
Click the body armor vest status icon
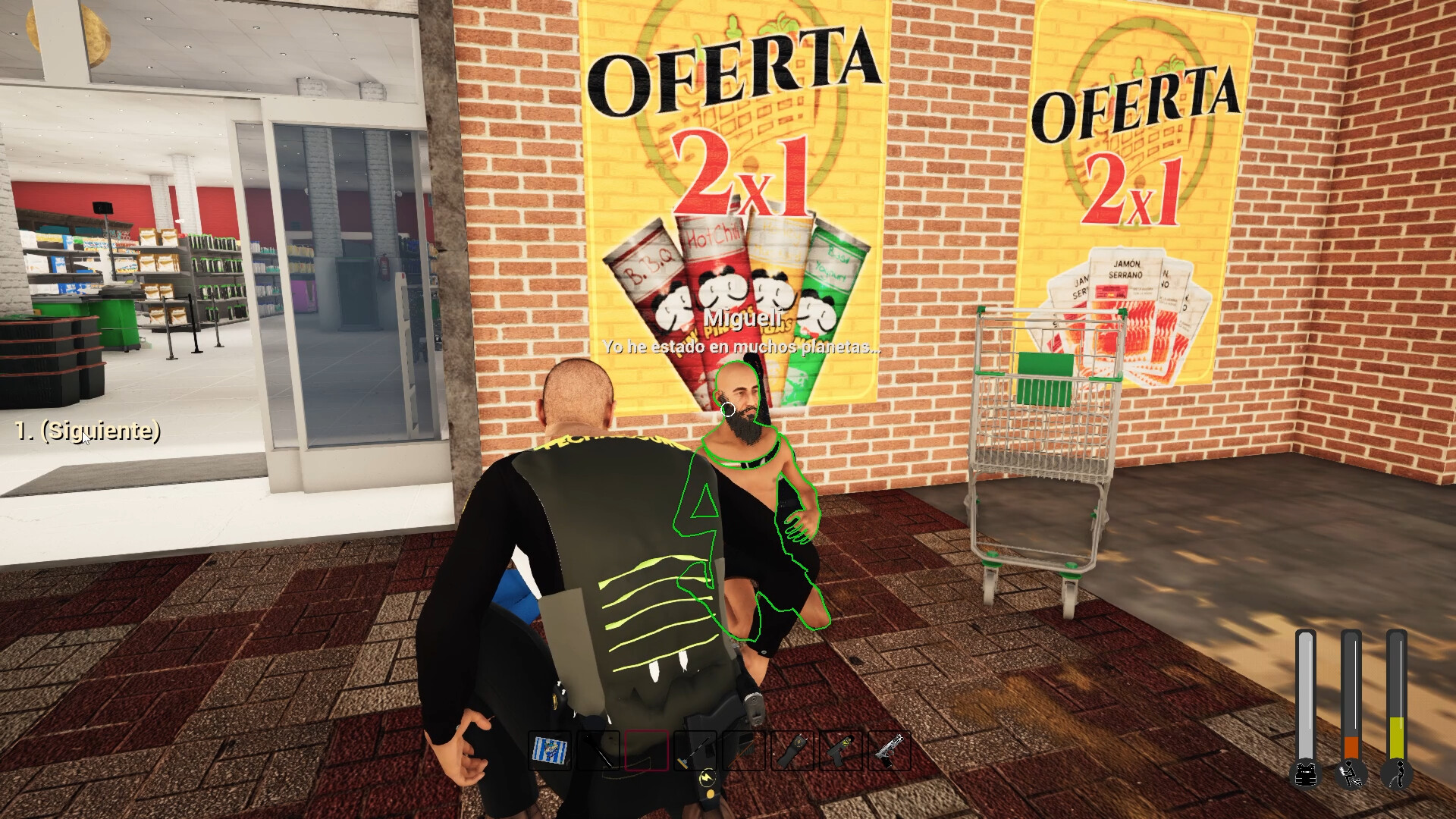click(1305, 775)
